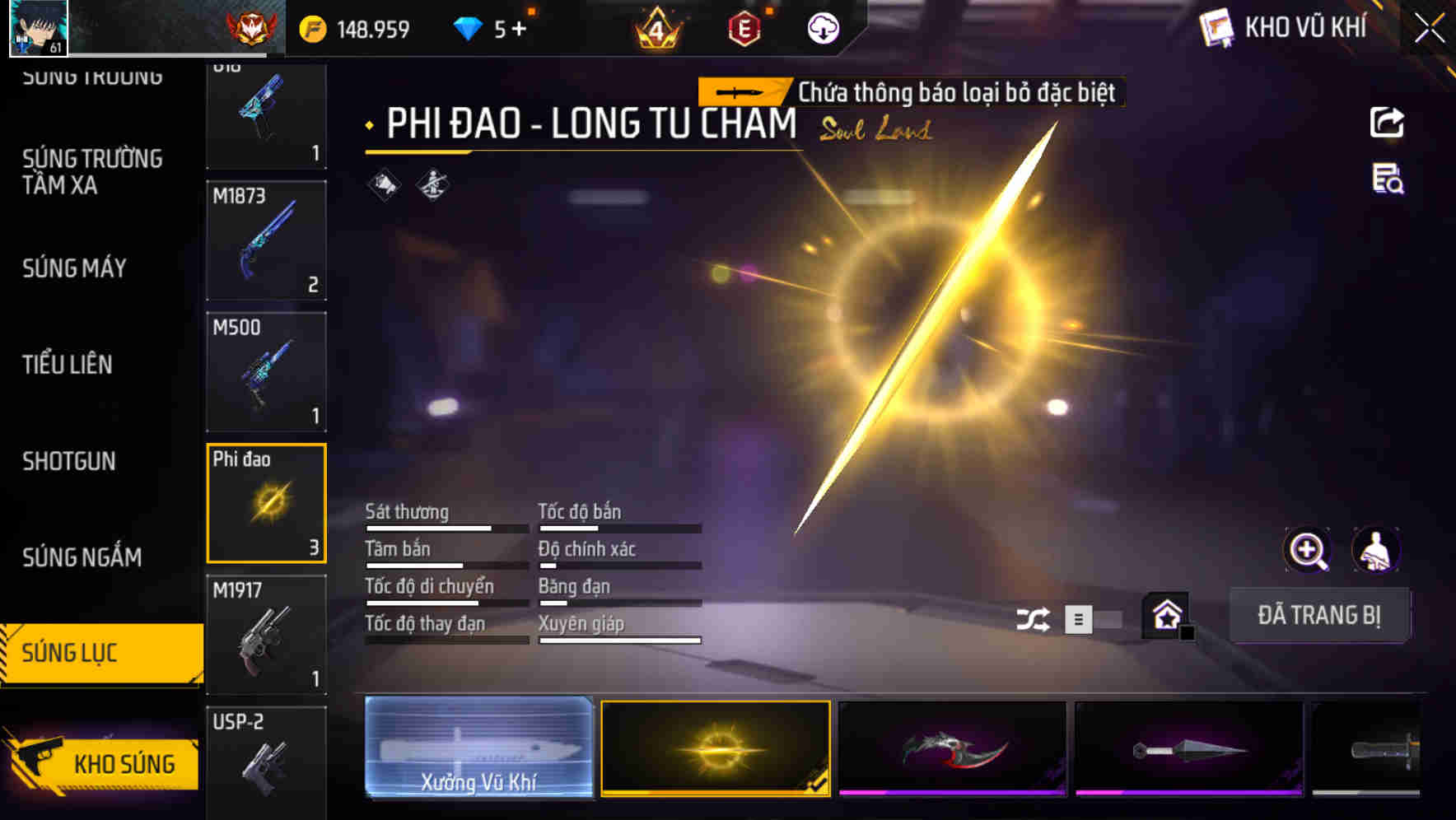Select the magnifier zoom preview icon

pos(1309,549)
